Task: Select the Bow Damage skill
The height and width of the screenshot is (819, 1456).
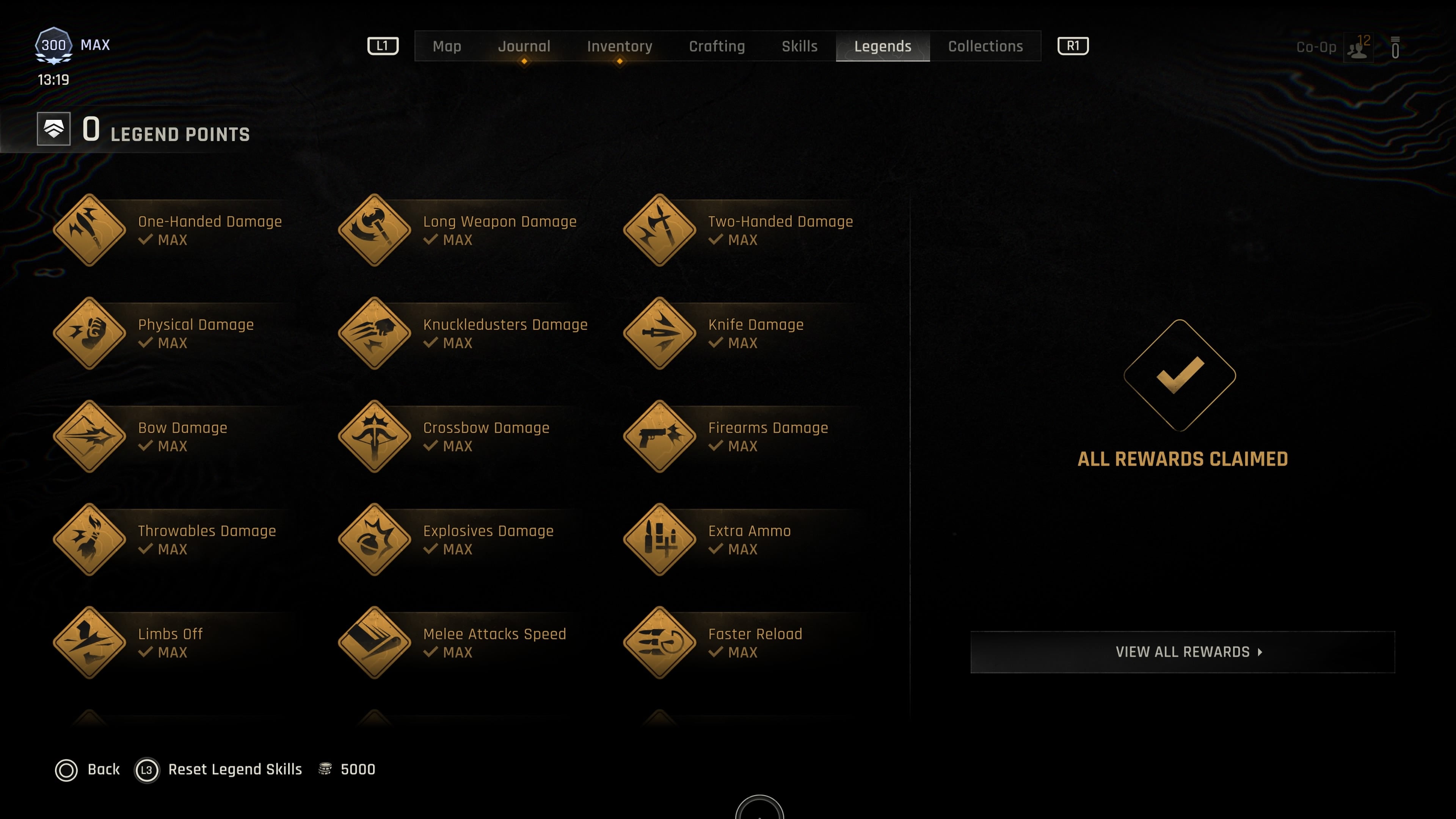Action: (x=89, y=436)
